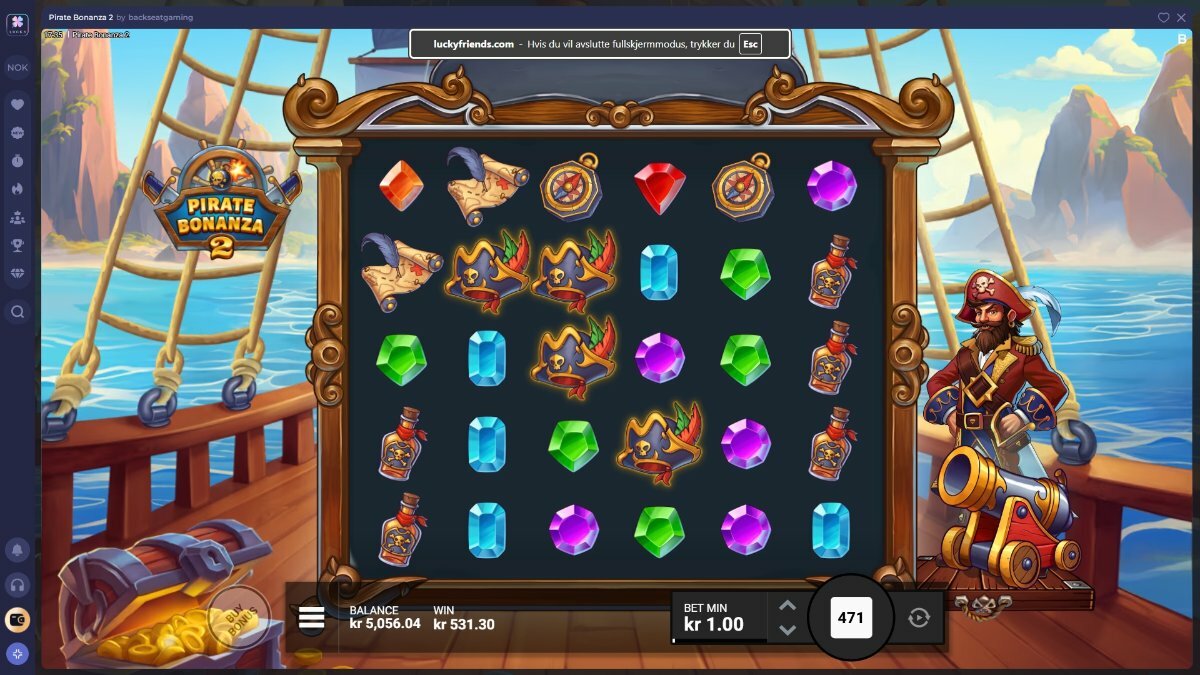Open the notifications bell
Viewport: 1200px width, 675px height.
coord(18,549)
